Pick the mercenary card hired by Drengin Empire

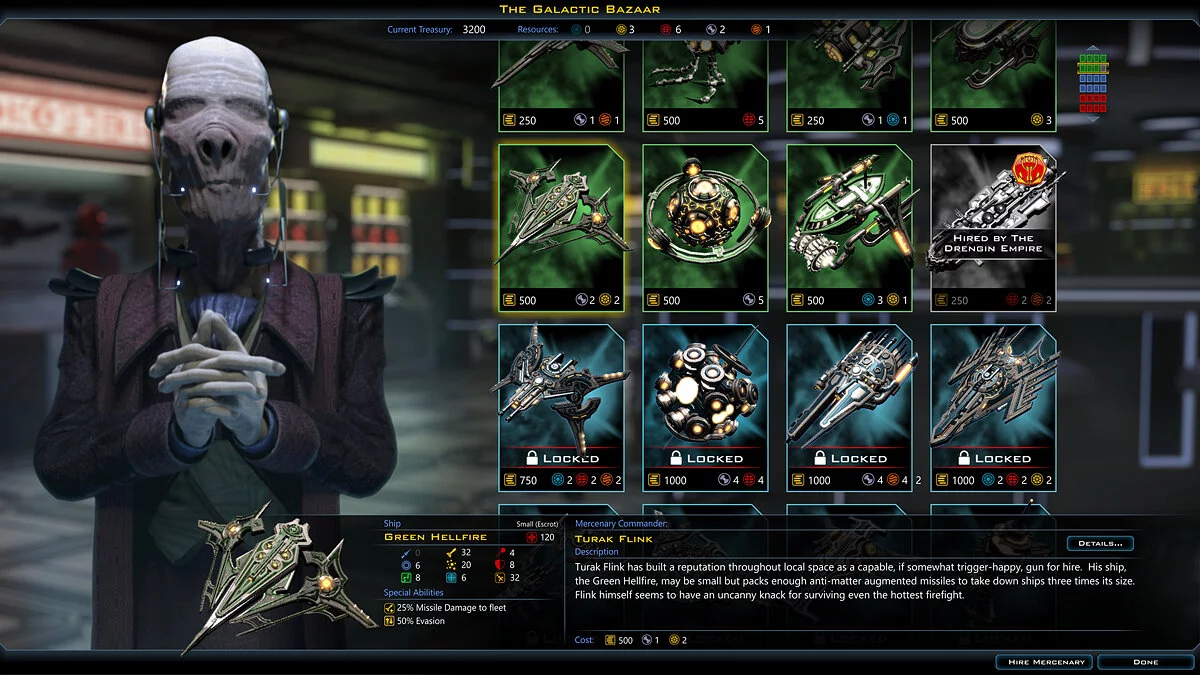993,228
